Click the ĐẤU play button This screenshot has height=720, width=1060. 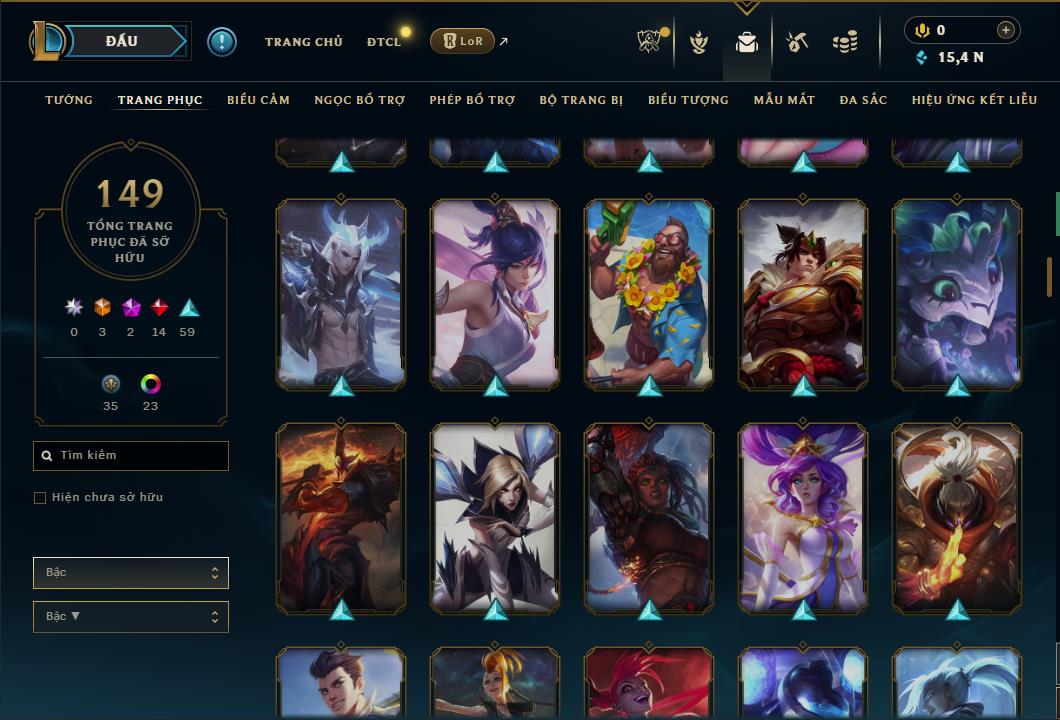click(124, 41)
